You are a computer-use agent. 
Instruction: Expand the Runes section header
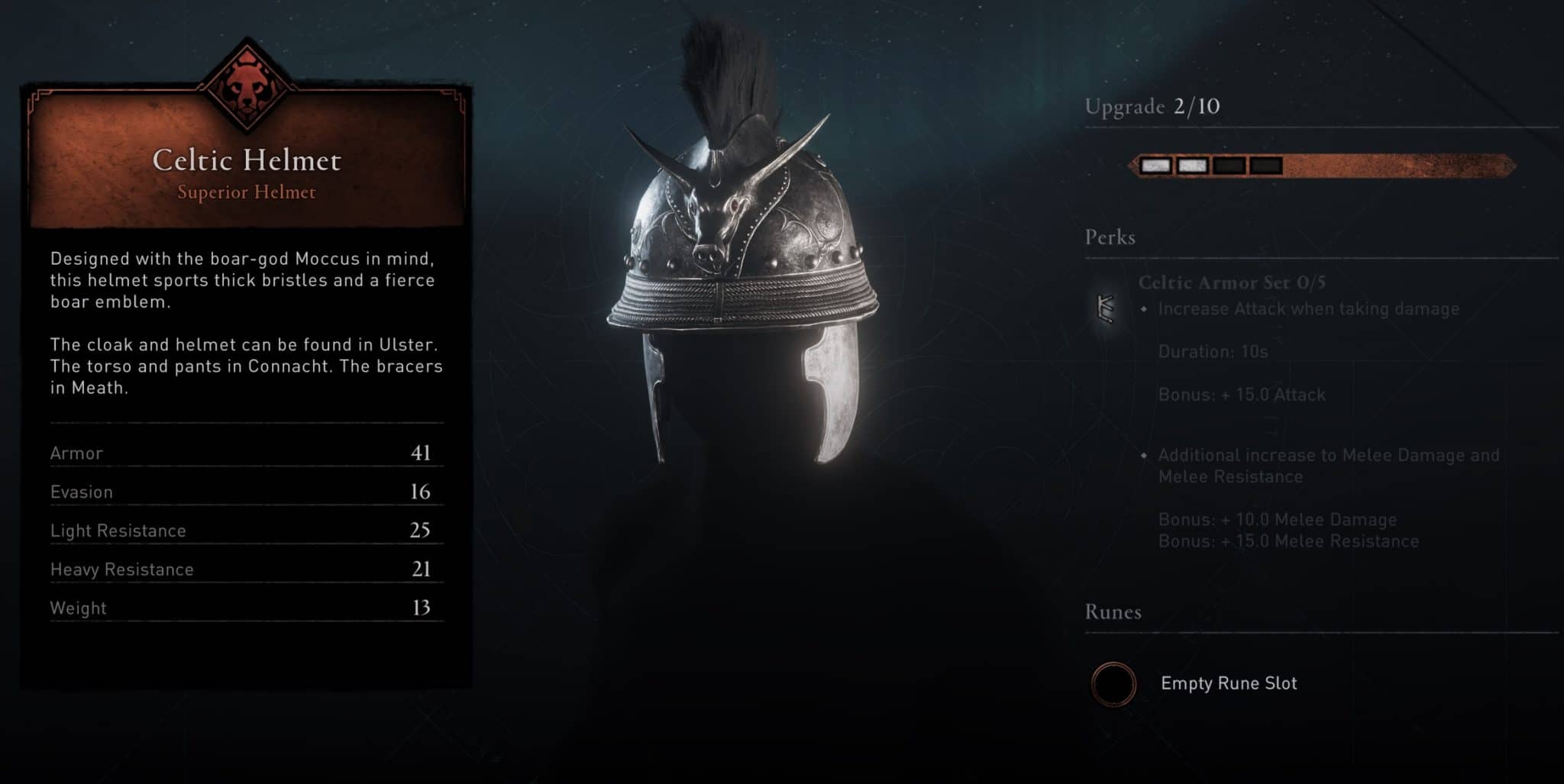click(x=1113, y=611)
